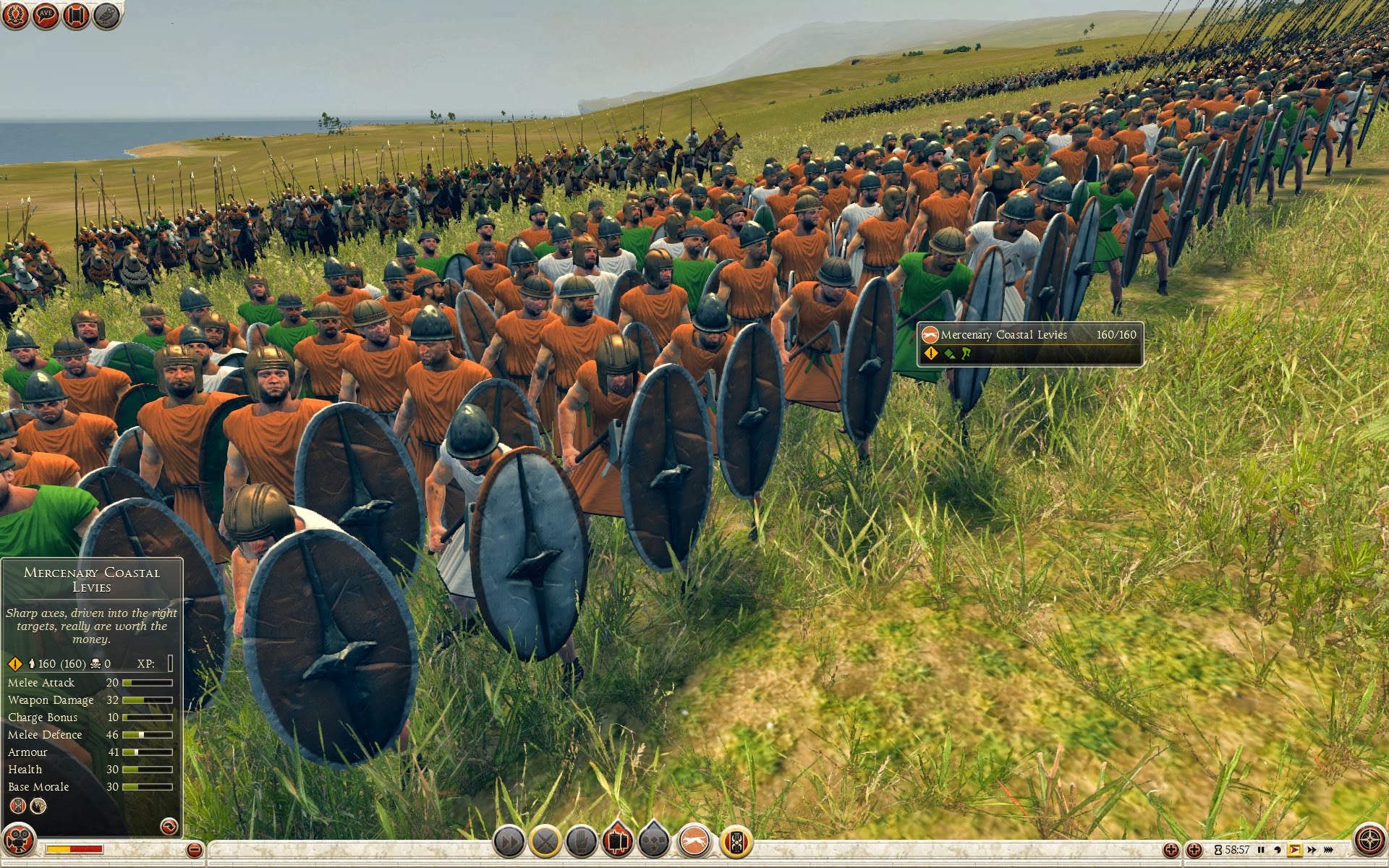Open the AVE chat bubble

pos(46,15)
